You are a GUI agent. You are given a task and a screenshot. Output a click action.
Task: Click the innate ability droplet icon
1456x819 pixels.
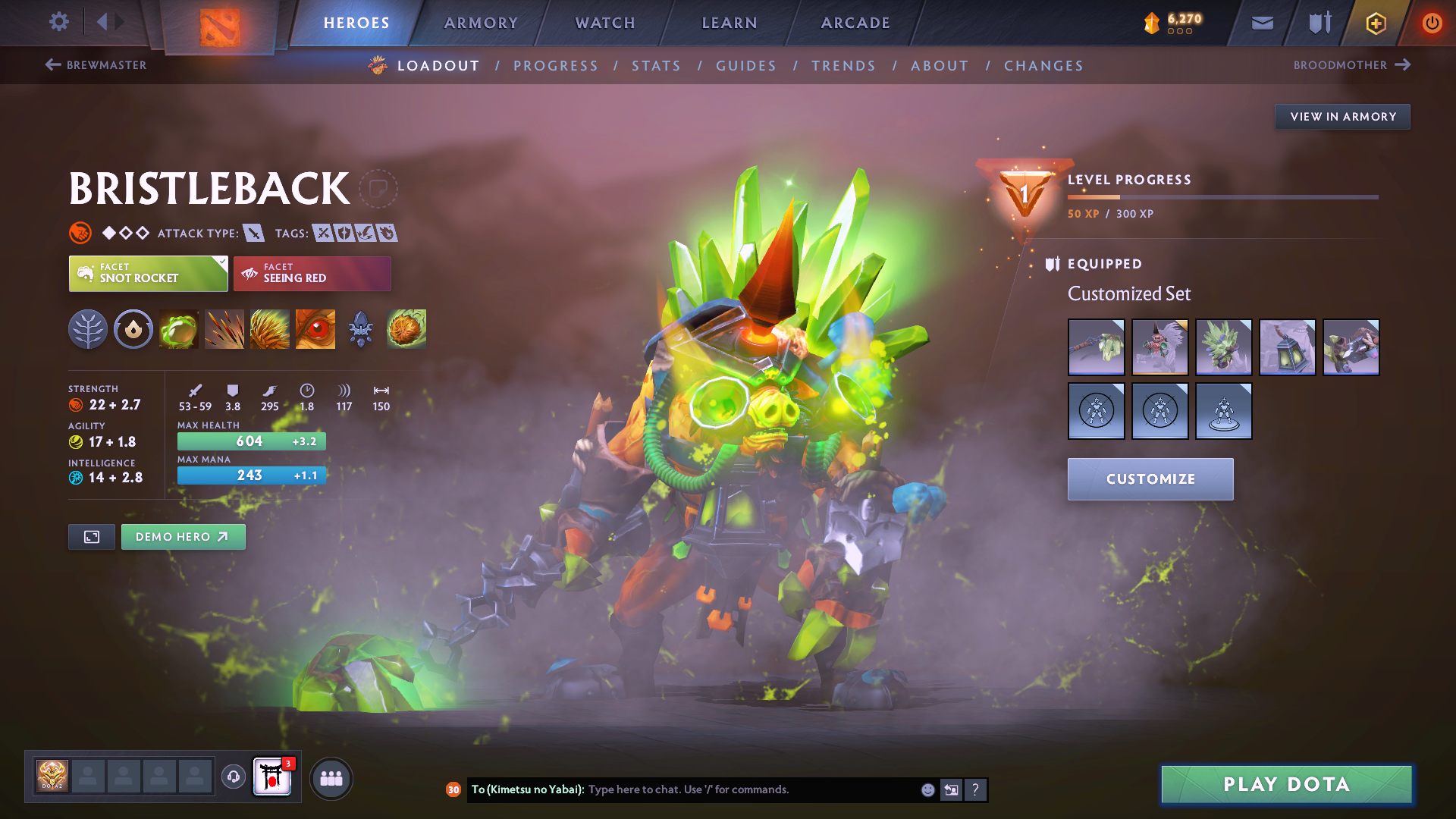[133, 329]
